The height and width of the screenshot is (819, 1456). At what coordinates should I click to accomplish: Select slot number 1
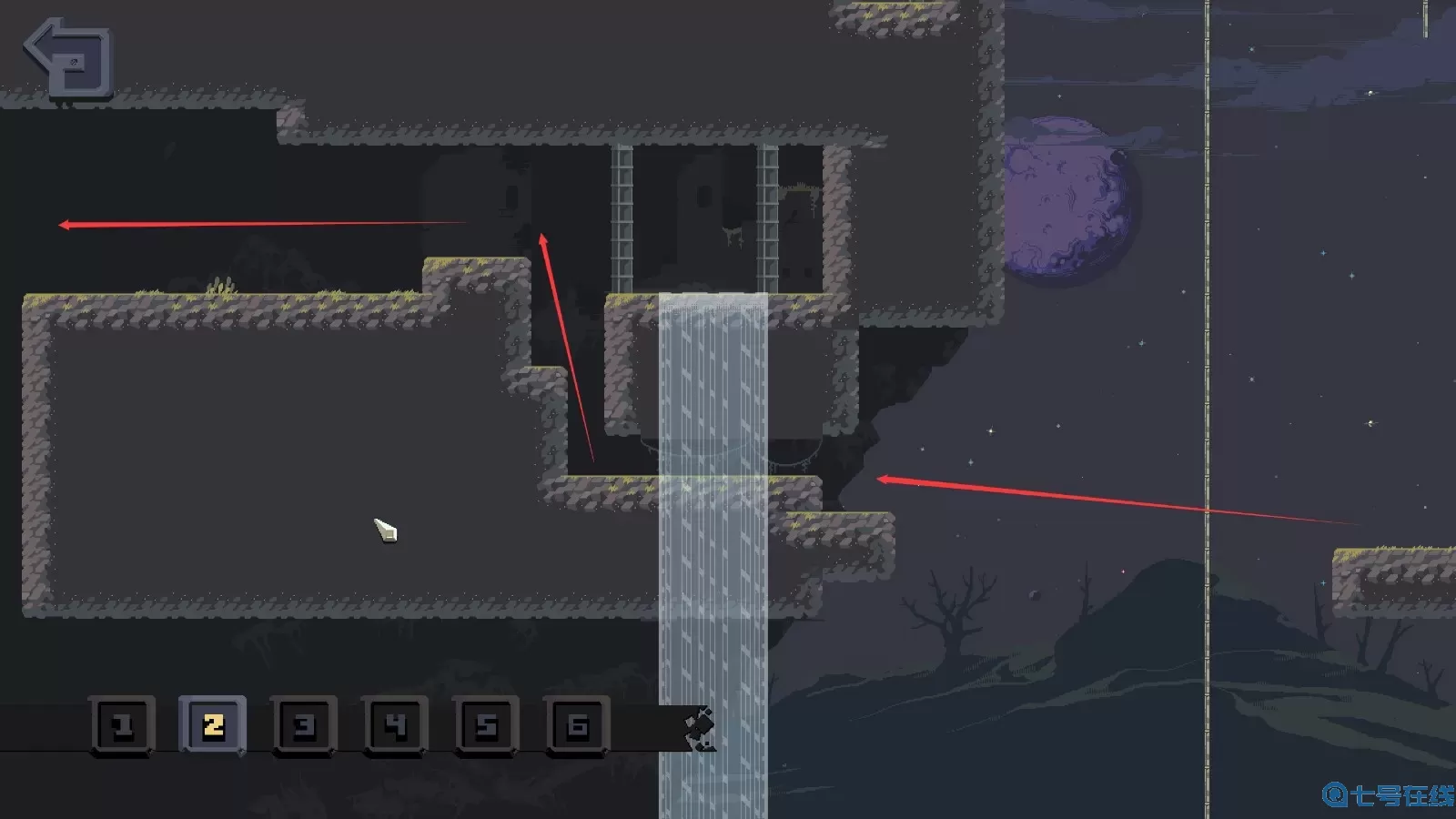click(x=123, y=725)
